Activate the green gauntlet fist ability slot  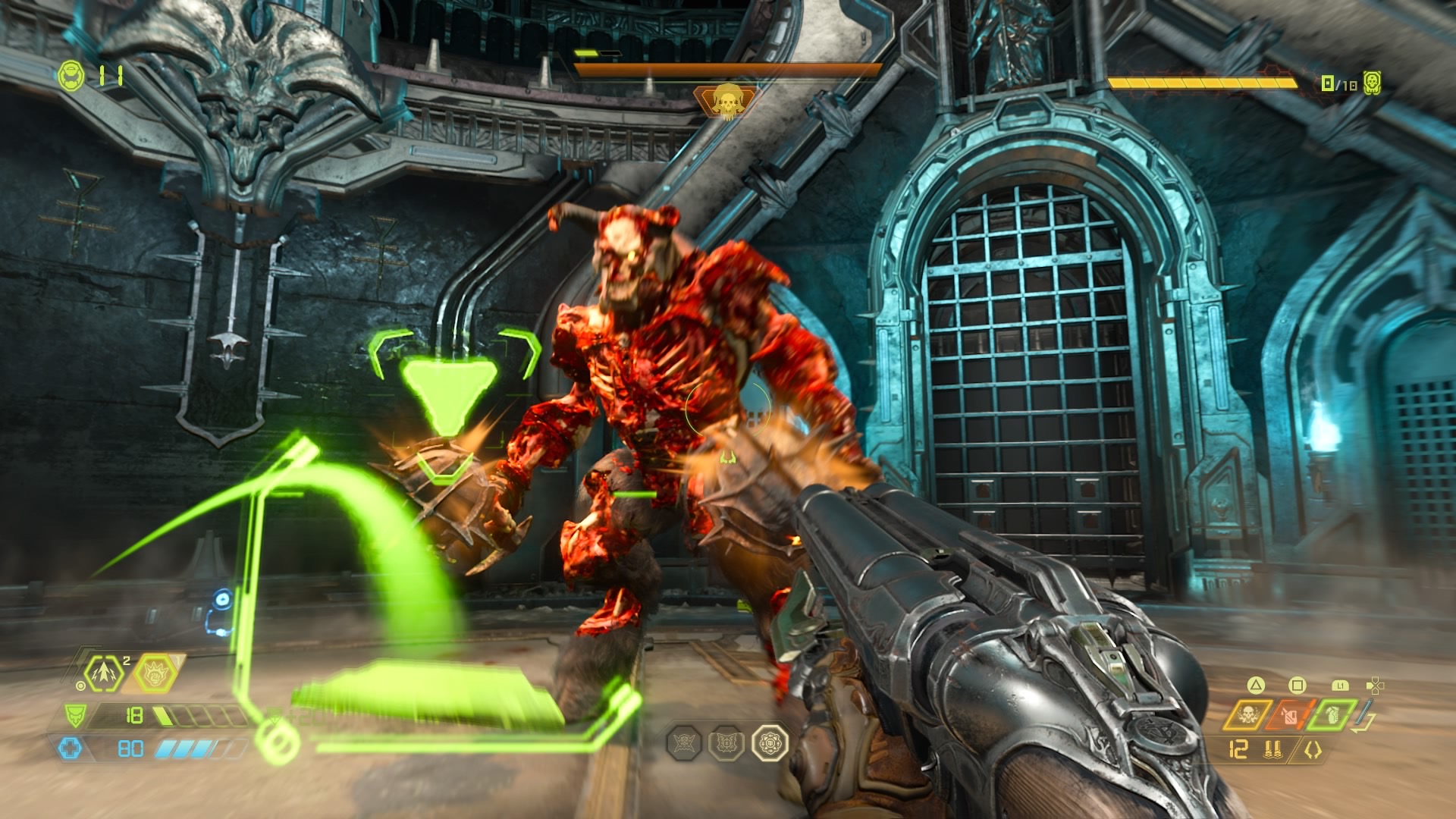click(x=1332, y=714)
